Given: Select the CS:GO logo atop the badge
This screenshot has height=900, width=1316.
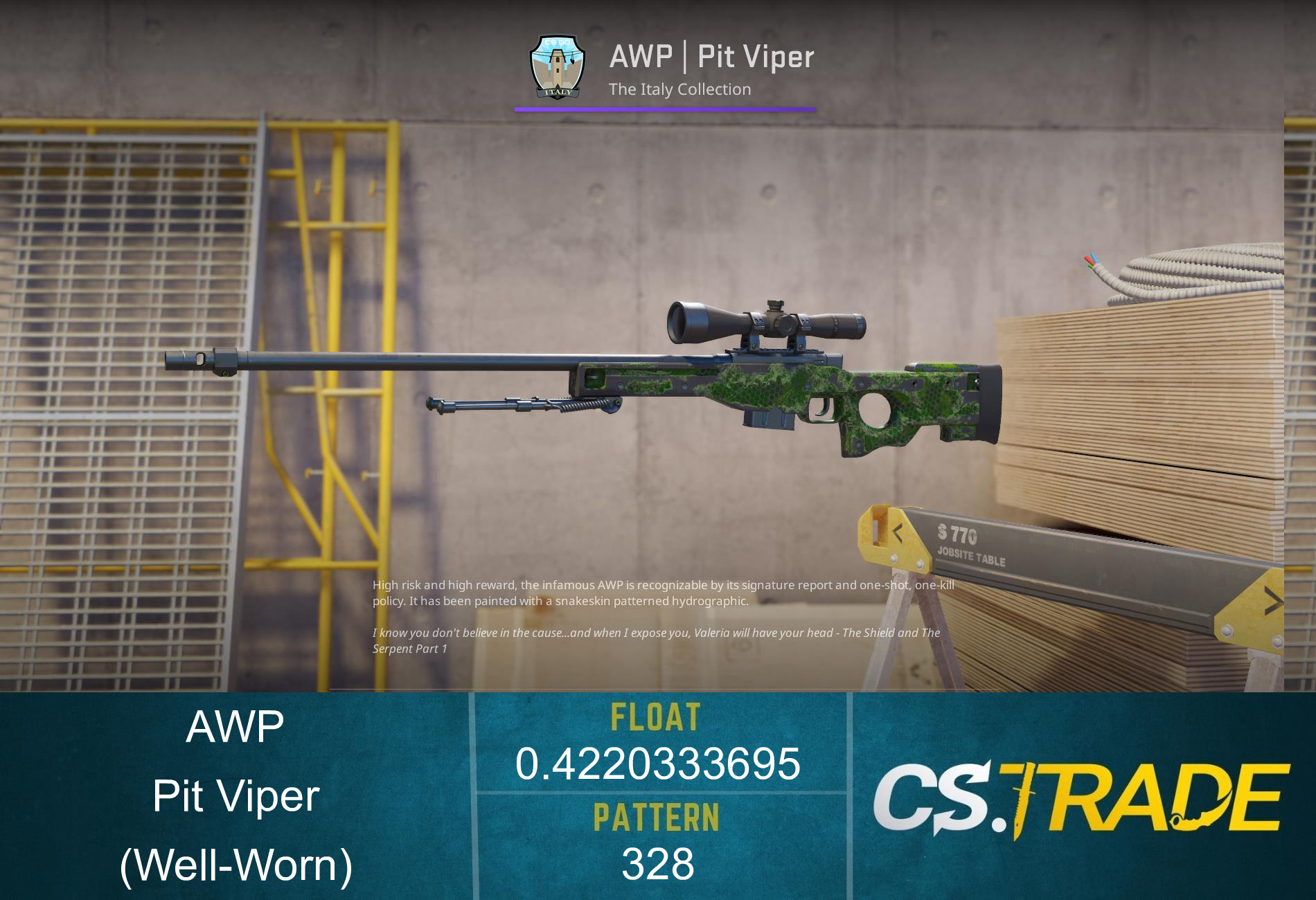Looking at the screenshot, I should (x=558, y=43).
